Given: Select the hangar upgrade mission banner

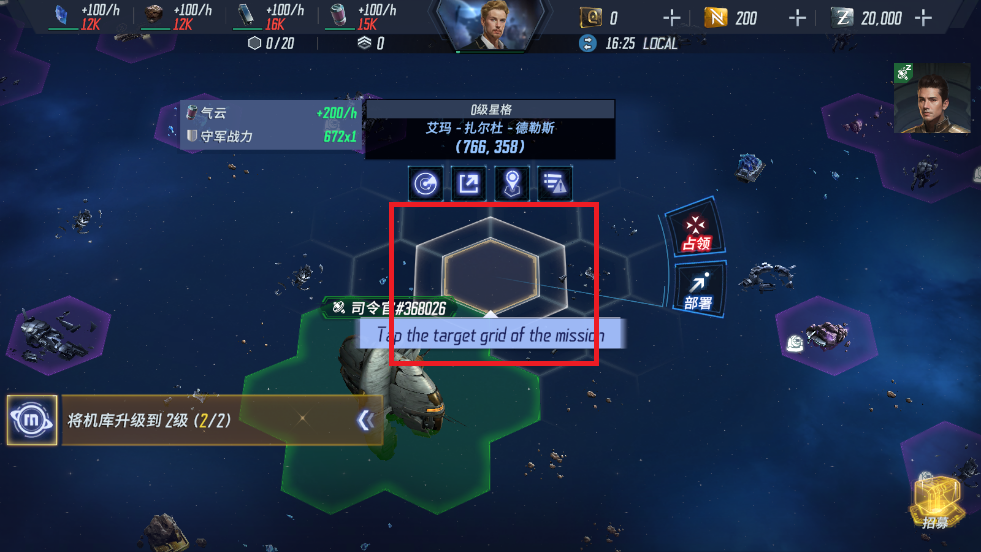Looking at the screenshot, I should click(200, 421).
